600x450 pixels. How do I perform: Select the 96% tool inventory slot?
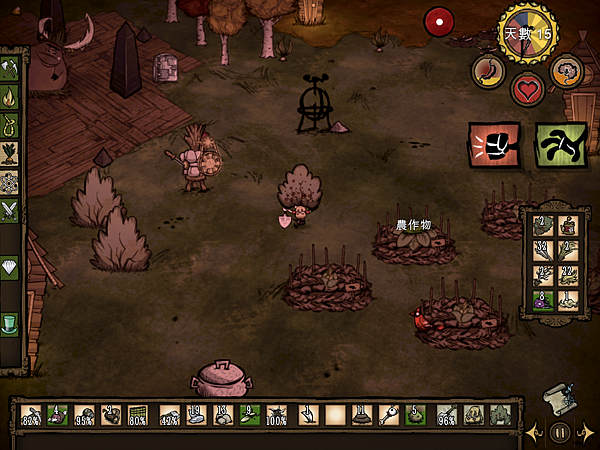click(x=448, y=414)
